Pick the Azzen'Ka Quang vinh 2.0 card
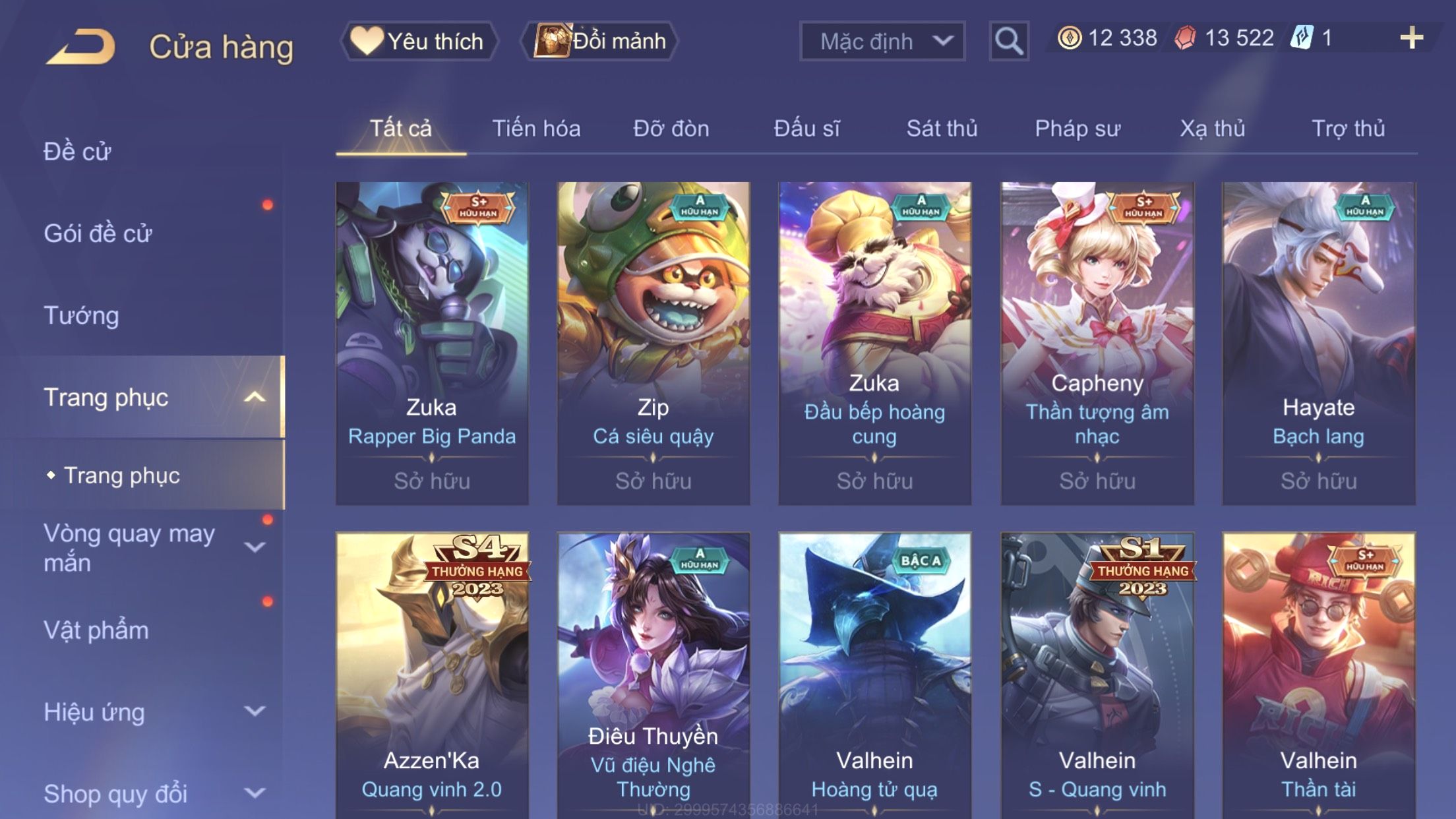1456x819 pixels. coord(432,679)
